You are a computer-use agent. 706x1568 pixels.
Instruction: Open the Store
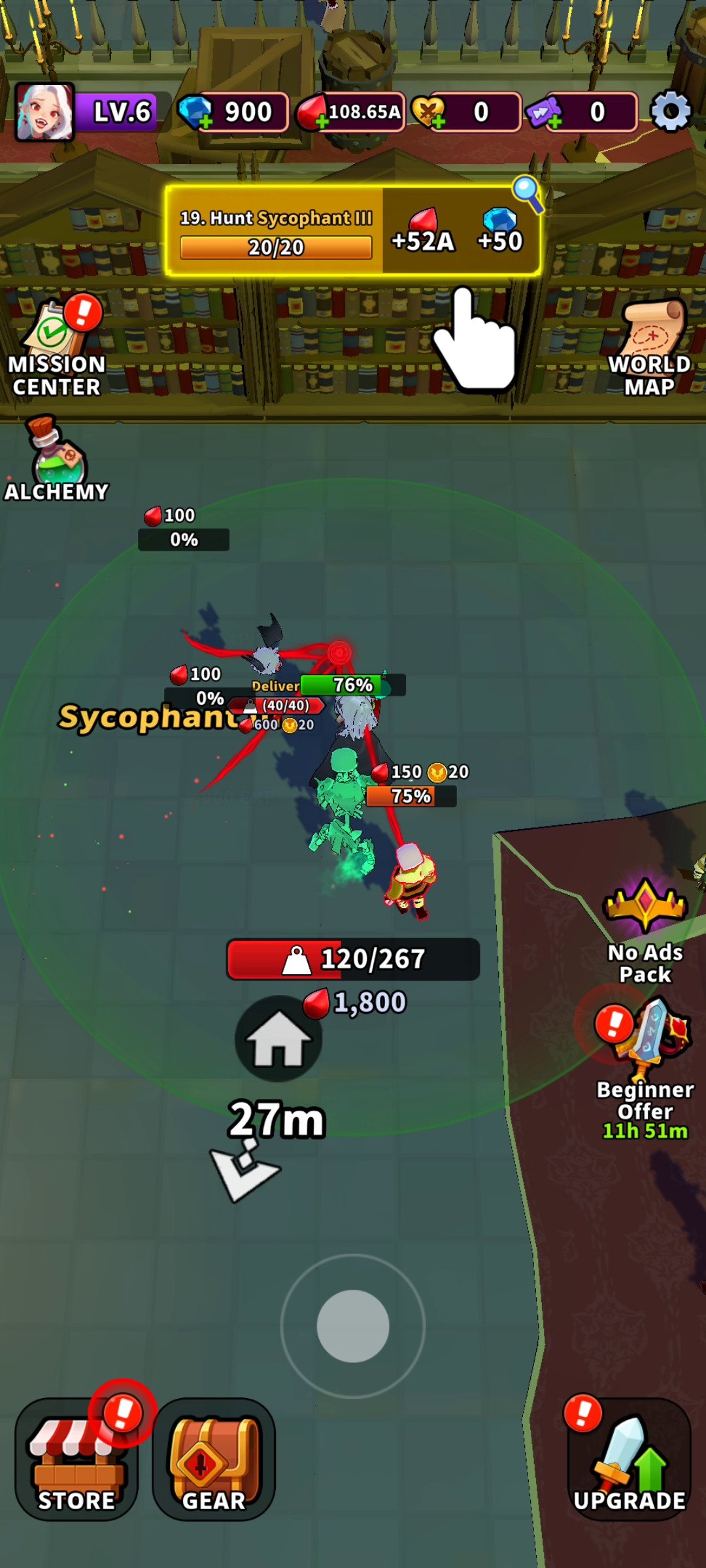point(76,1459)
